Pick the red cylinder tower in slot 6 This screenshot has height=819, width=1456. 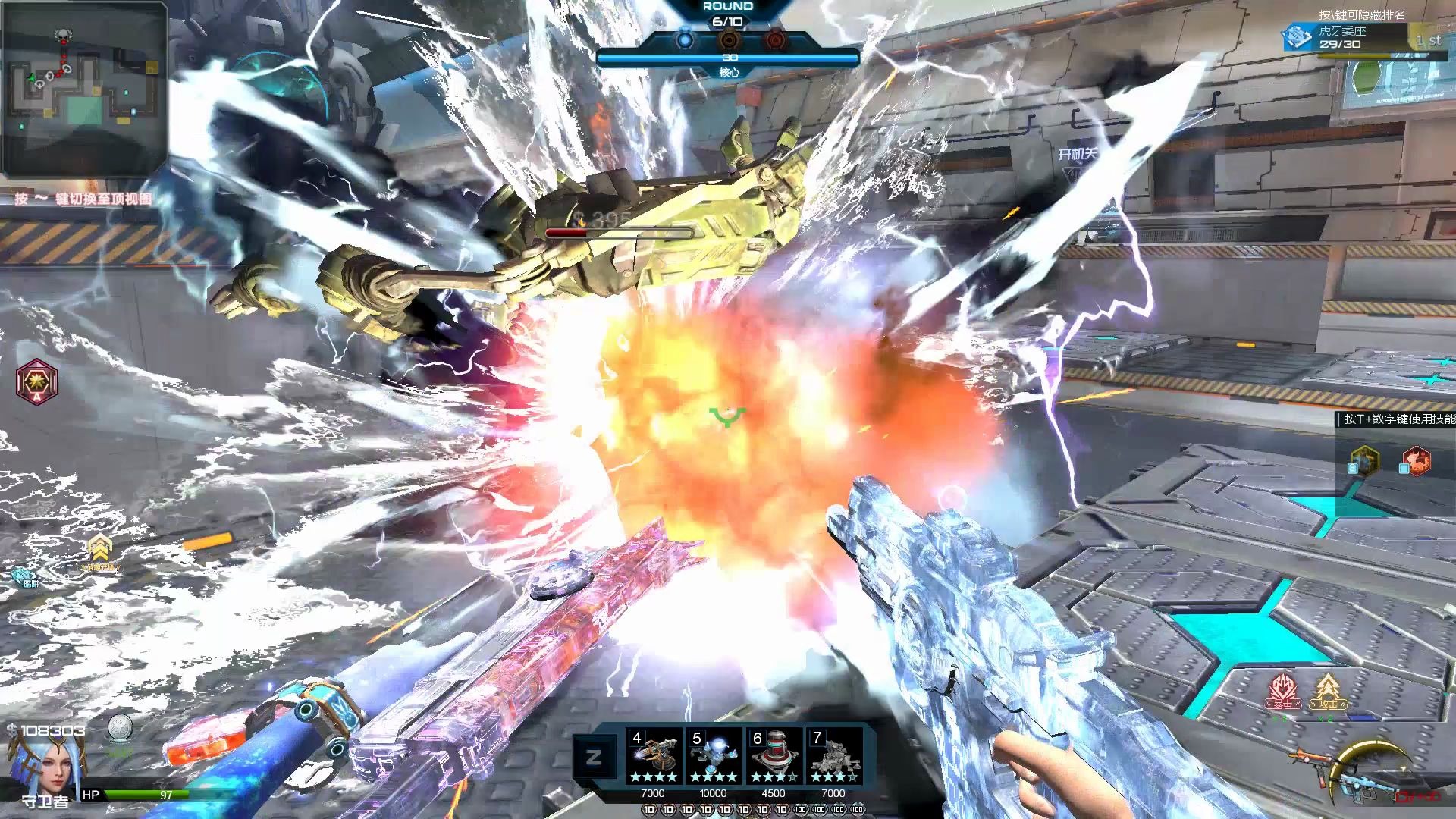point(774,757)
